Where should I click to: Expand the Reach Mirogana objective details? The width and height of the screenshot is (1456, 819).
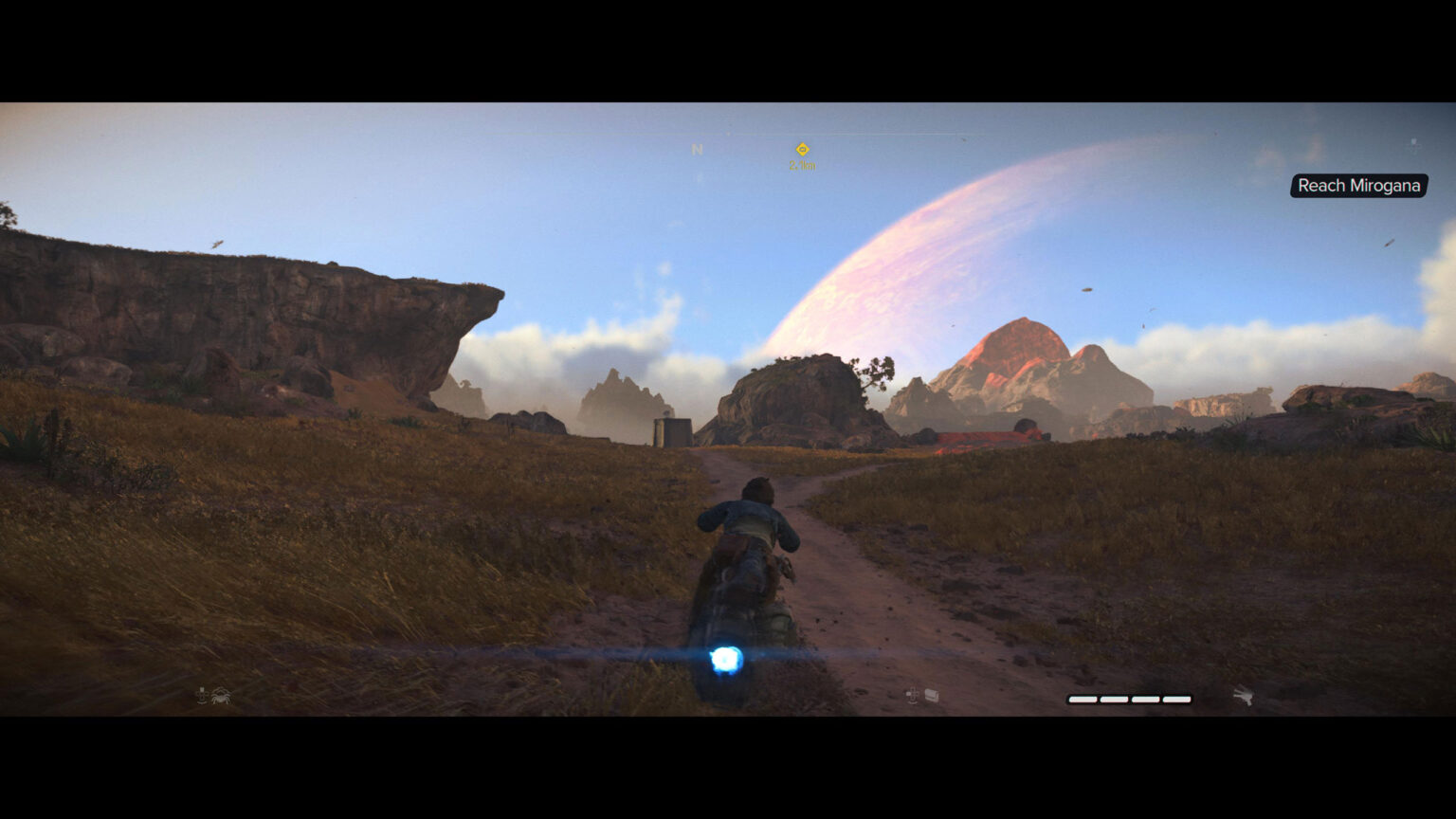click(x=1359, y=186)
